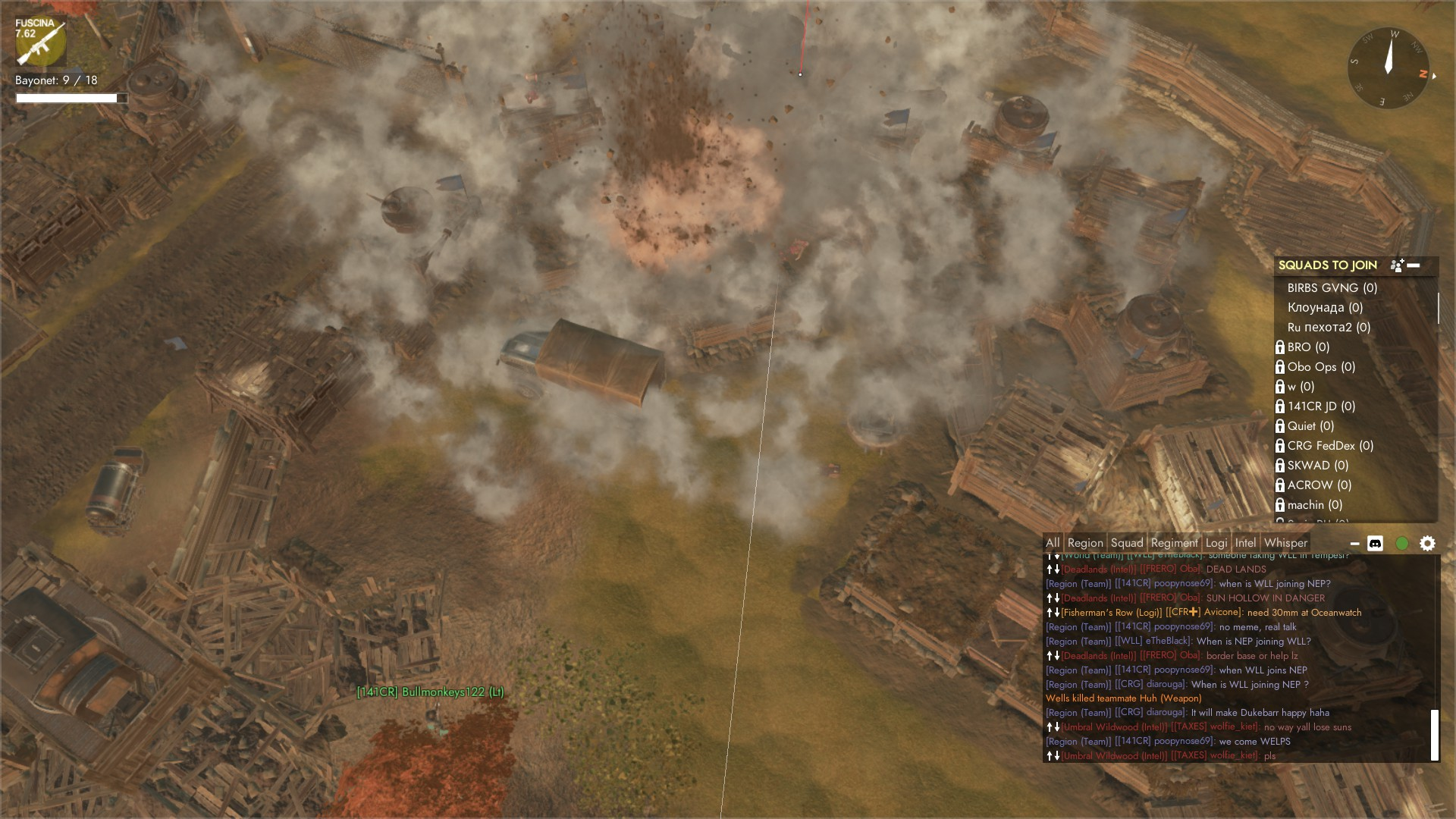Show the Intel chat tab
Image resolution: width=1456 pixels, height=819 pixels.
(1245, 543)
